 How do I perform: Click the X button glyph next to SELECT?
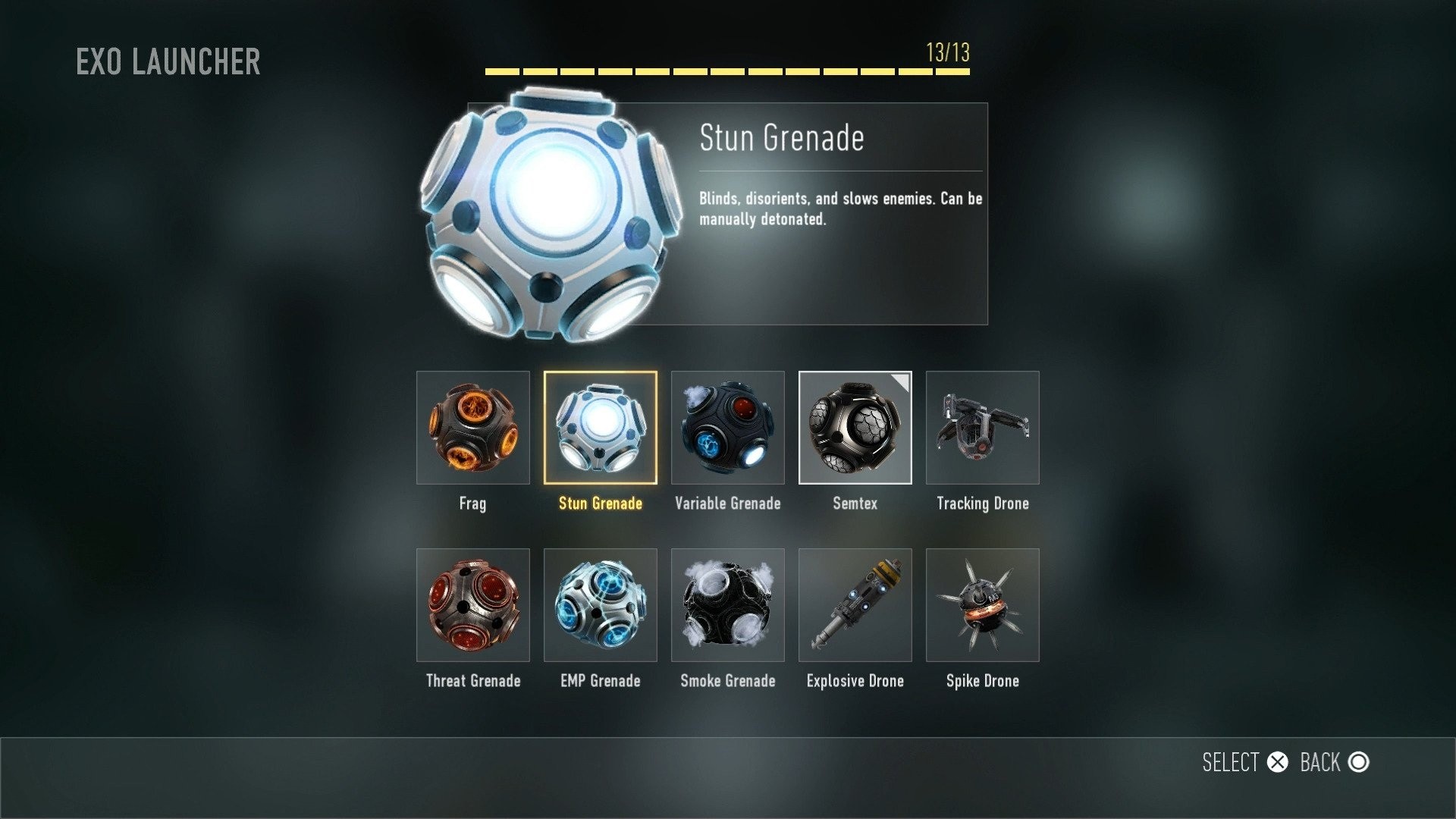(1278, 762)
